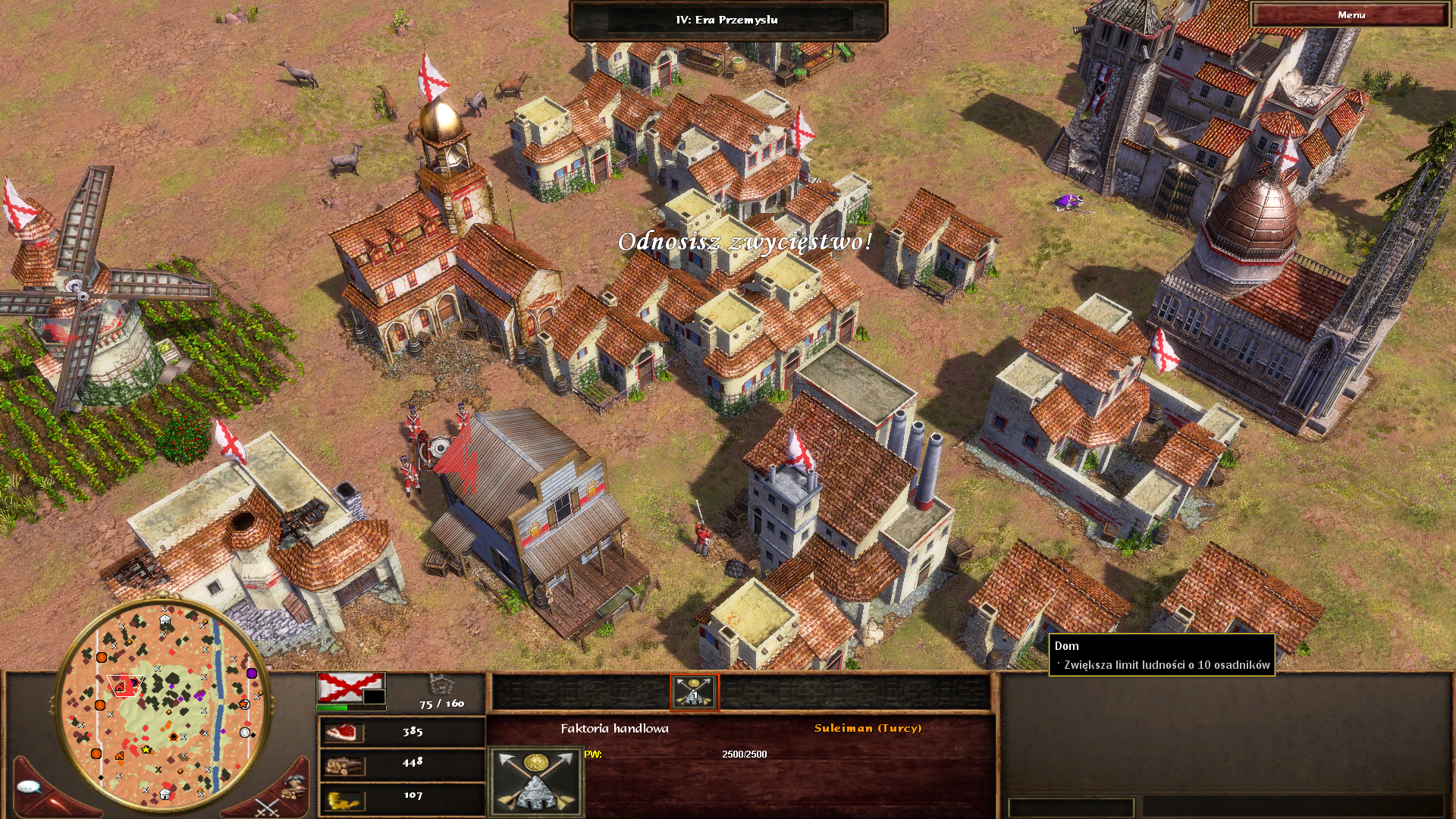
Task: Select the yellow star marker on minimap
Action: [x=146, y=750]
